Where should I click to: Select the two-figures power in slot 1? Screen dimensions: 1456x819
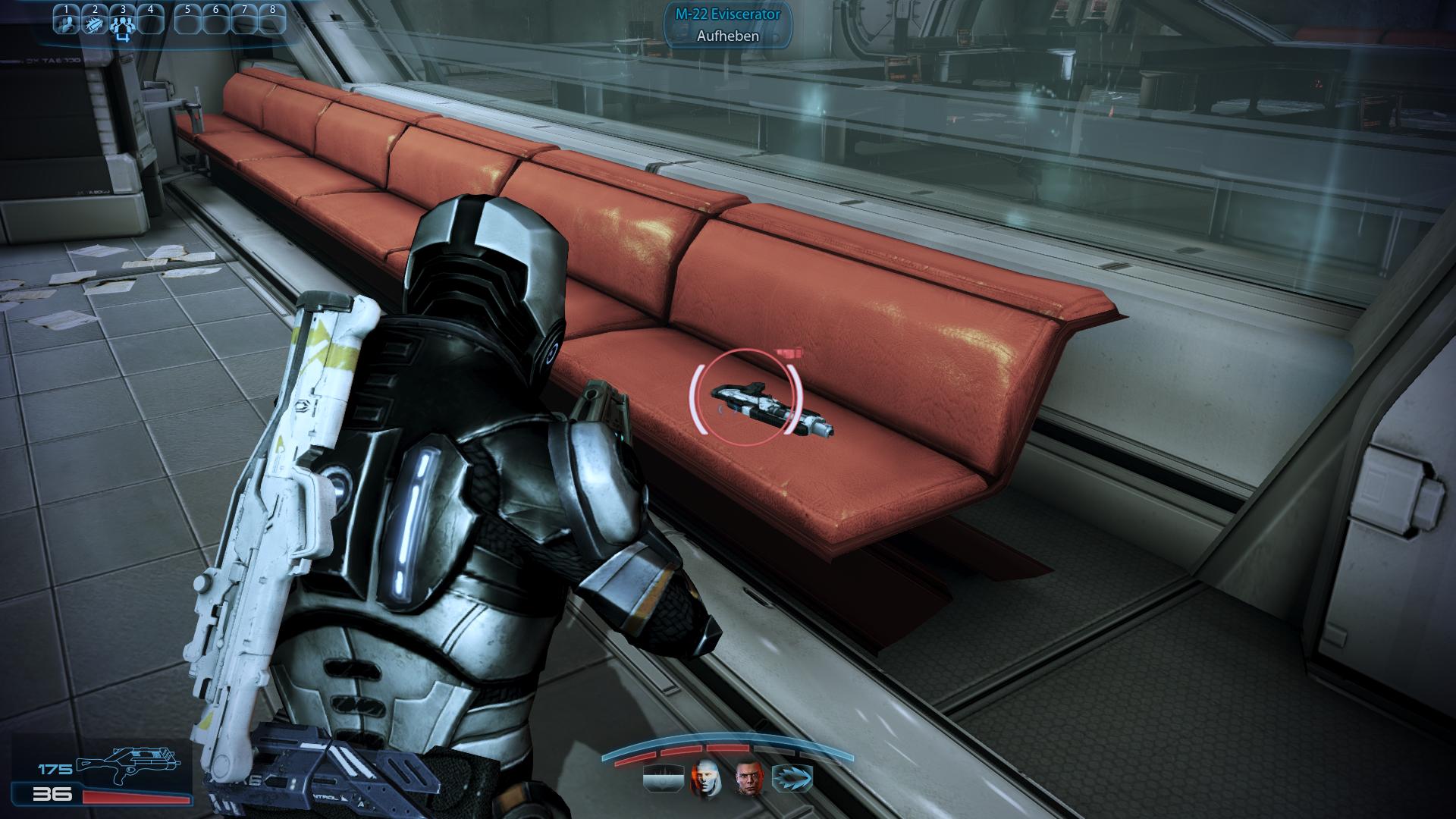pyautogui.click(x=66, y=23)
